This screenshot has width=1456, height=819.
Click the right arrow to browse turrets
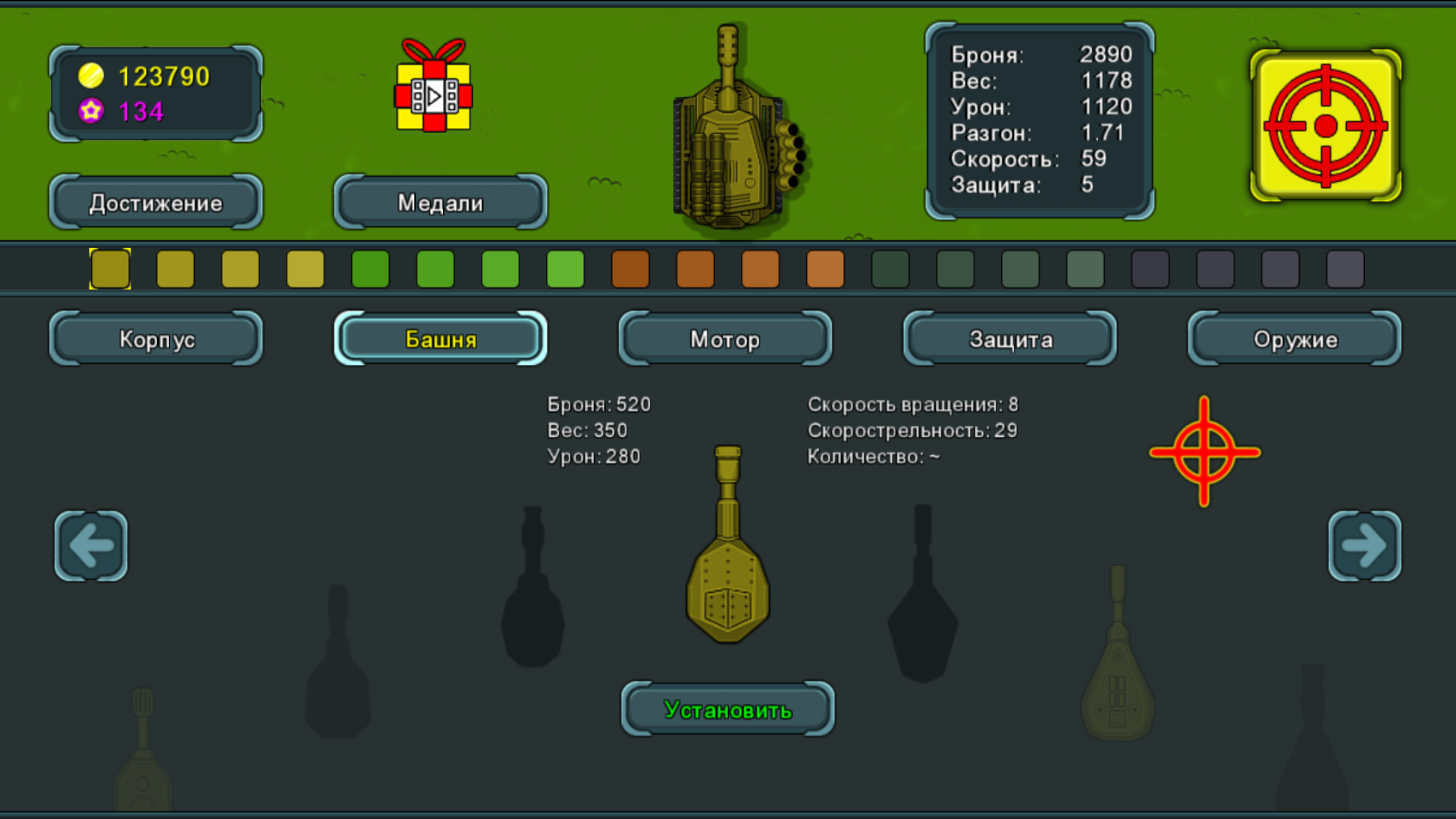coord(1365,546)
